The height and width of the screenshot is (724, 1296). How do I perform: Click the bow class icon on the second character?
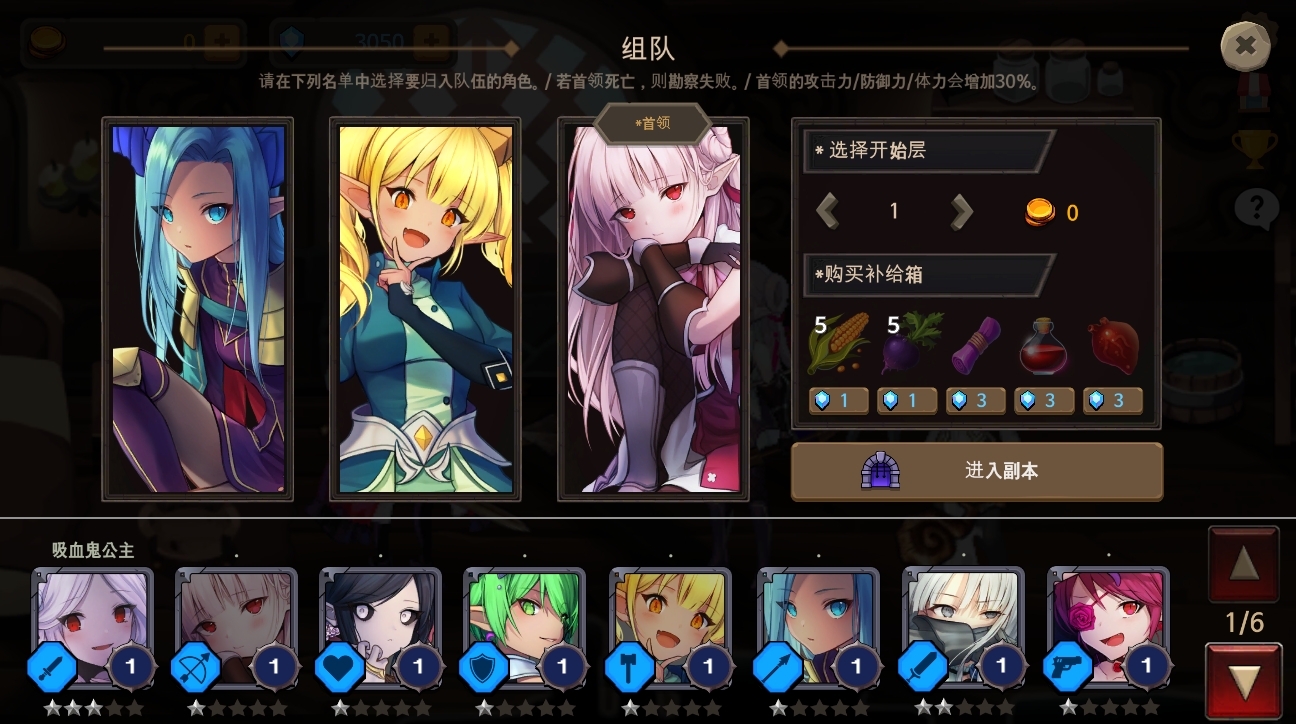196,666
